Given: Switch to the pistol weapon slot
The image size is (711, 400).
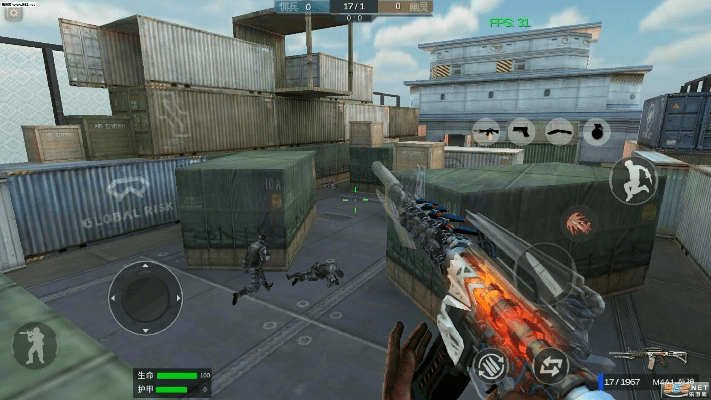Looking at the screenshot, I should 523,131.
